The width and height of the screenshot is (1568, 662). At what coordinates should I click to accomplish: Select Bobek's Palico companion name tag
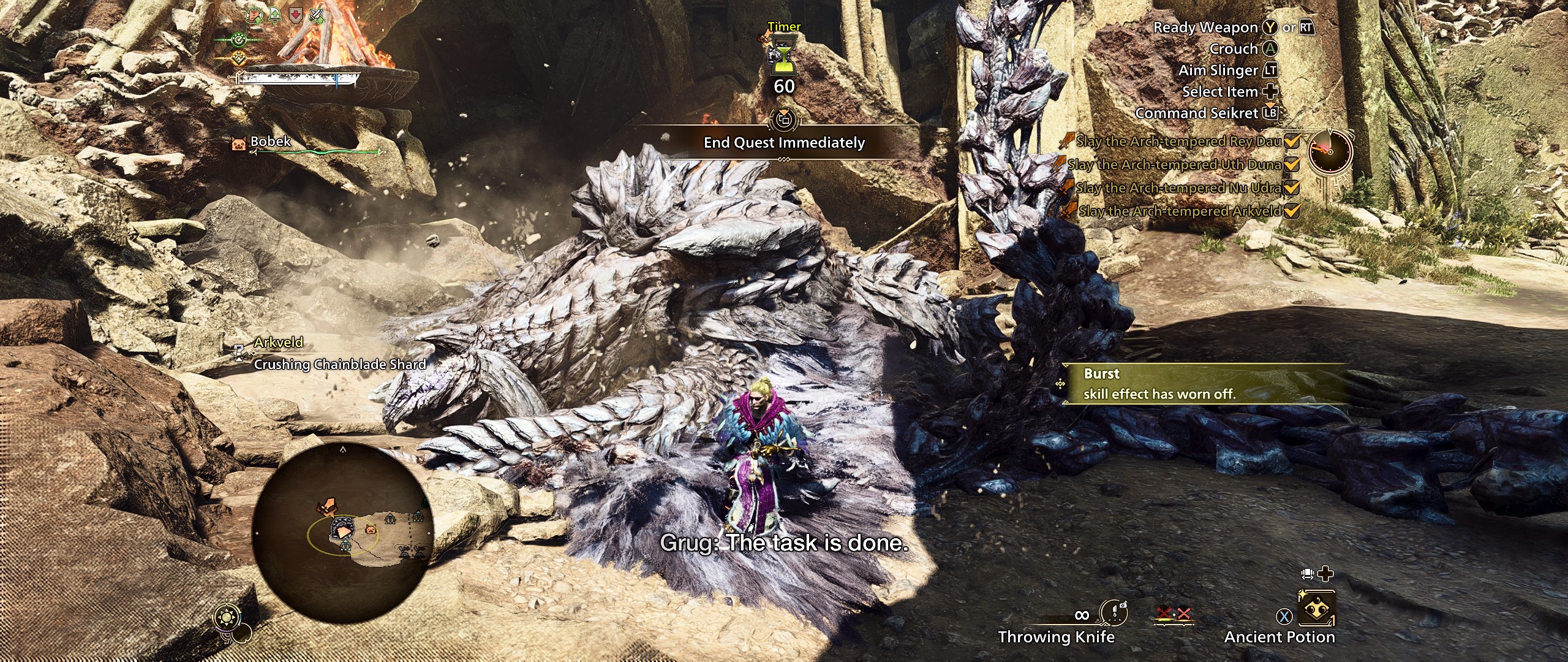(270, 142)
